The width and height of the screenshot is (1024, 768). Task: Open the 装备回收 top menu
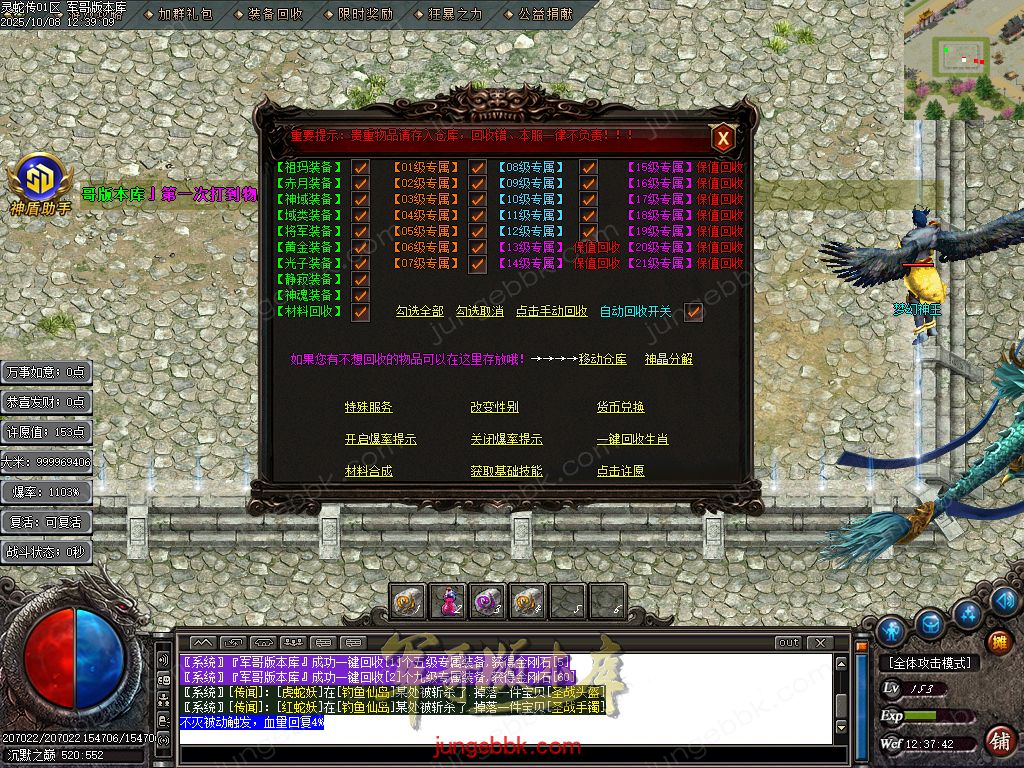tap(274, 15)
